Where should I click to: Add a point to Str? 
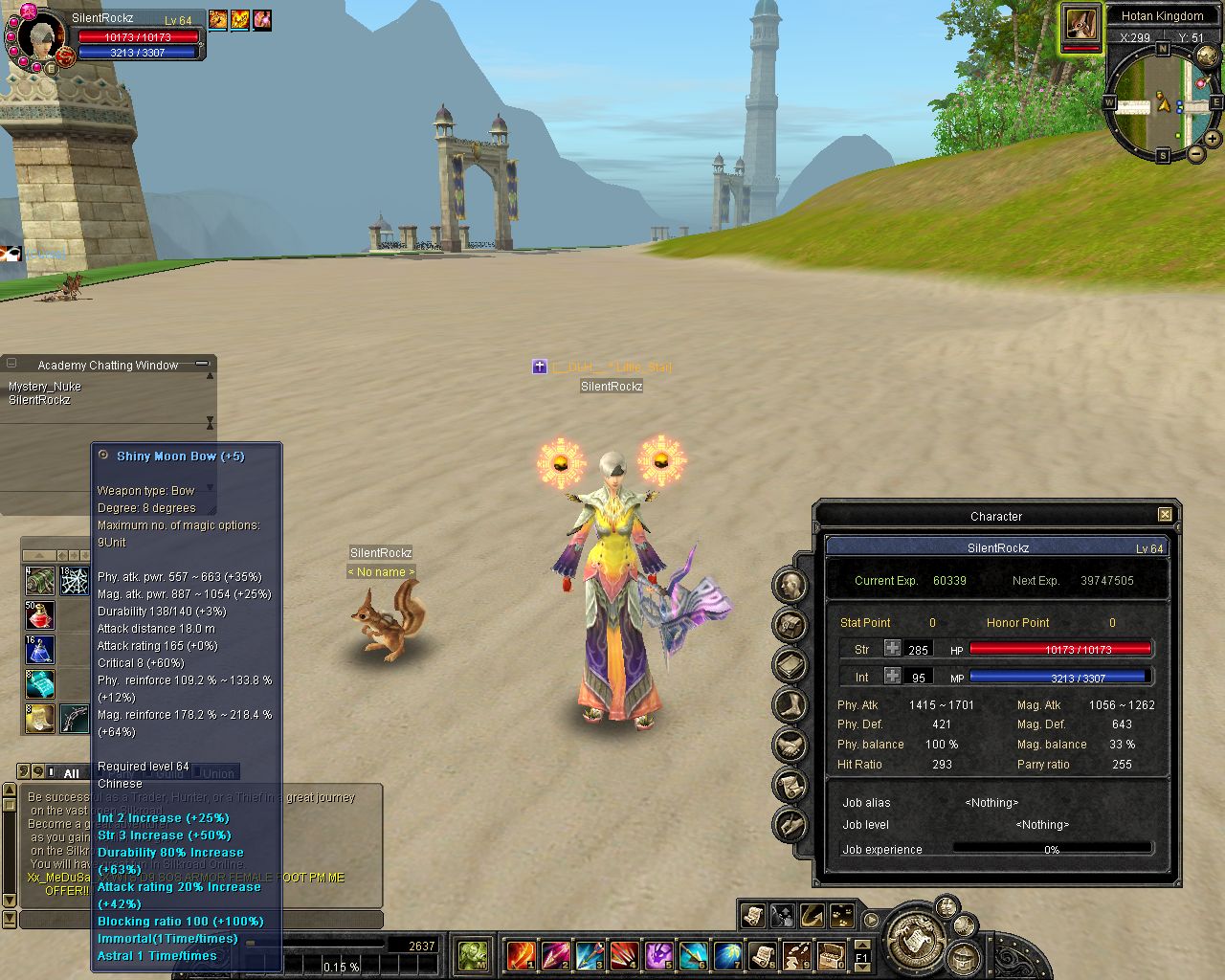coord(892,648)
